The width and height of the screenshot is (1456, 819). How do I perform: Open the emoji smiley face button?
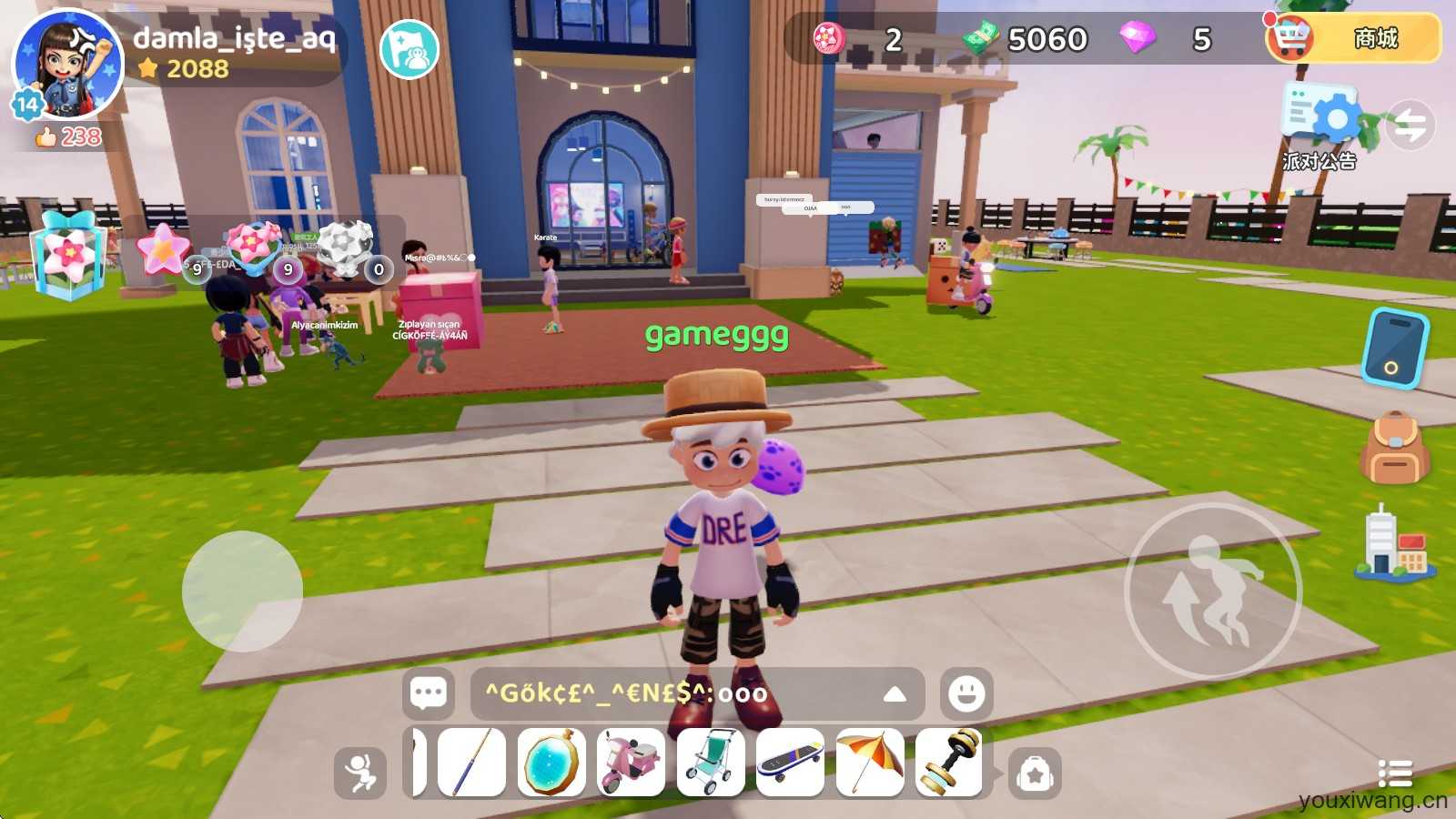tap(966, 693)
